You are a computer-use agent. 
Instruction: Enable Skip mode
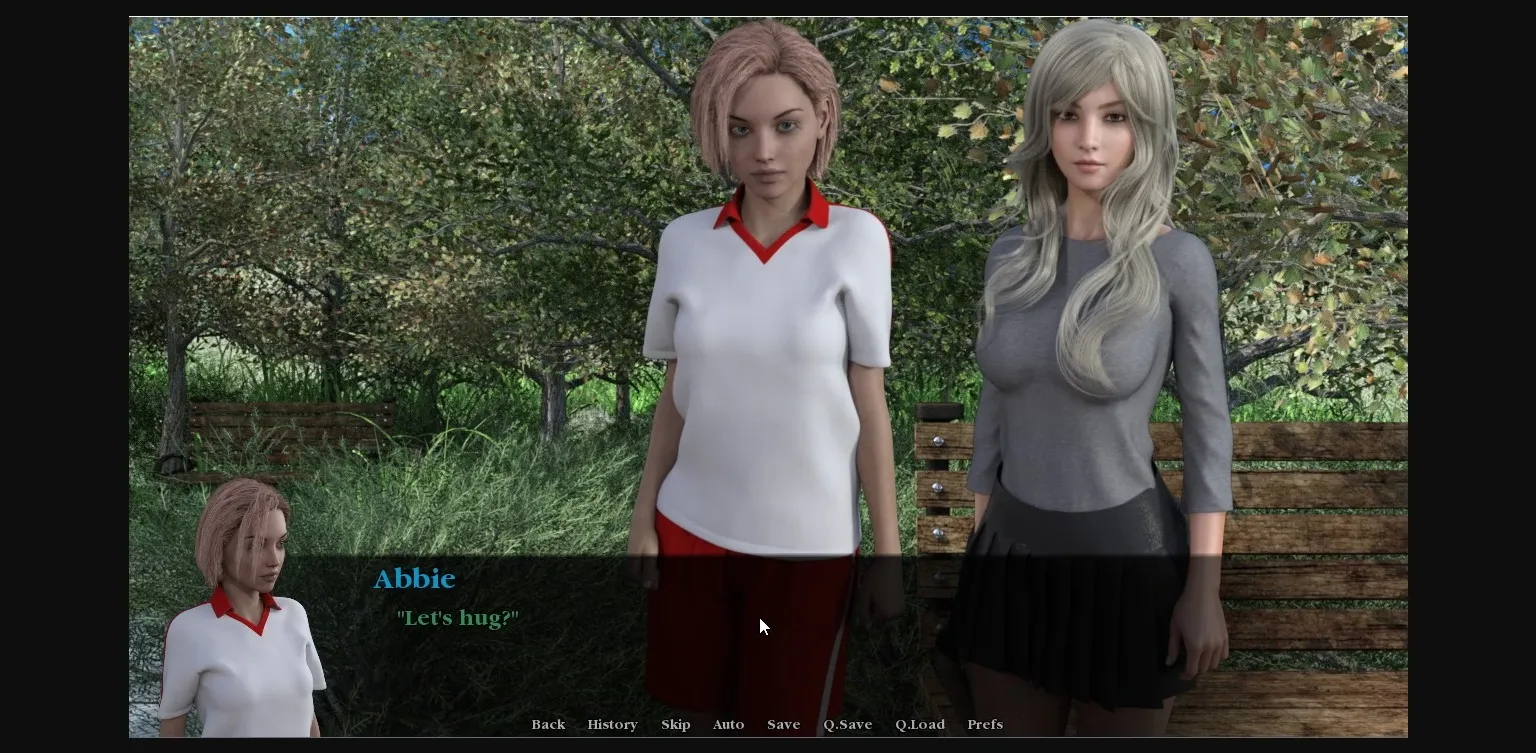[x=676, y=724]
